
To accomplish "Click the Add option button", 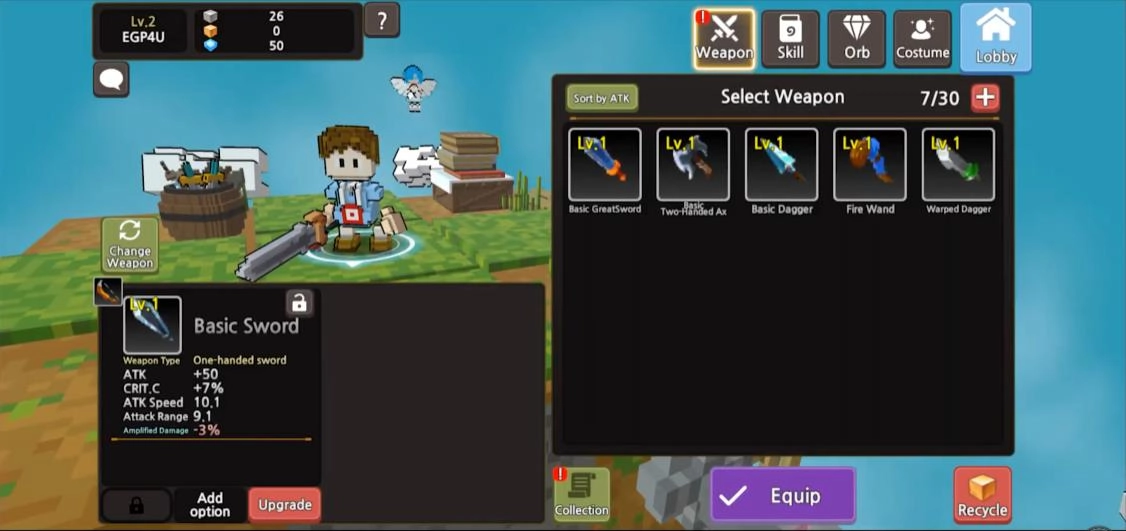I will (x=210, y=505).
